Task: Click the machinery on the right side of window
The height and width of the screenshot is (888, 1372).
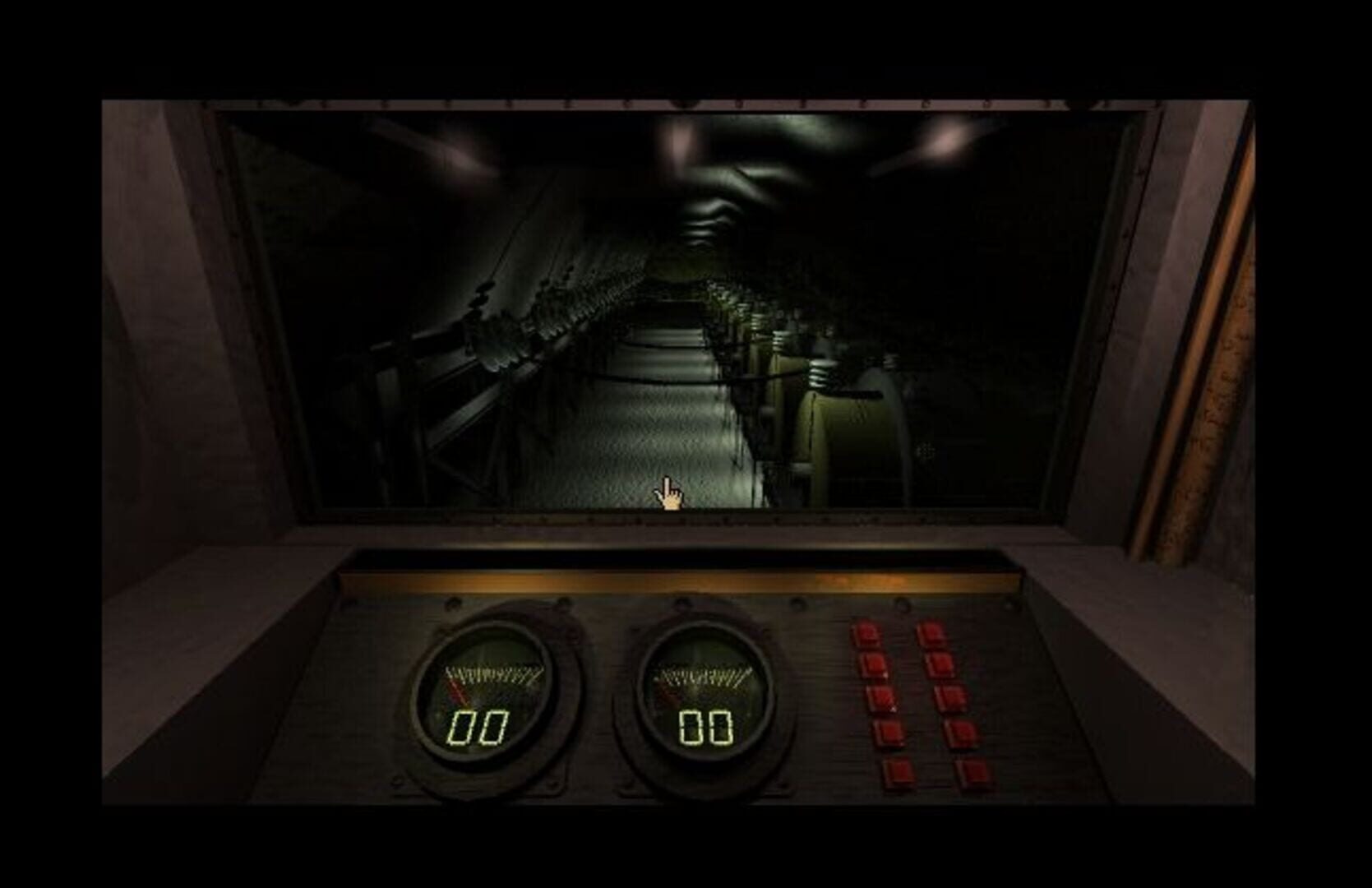Action: [847, 428]
